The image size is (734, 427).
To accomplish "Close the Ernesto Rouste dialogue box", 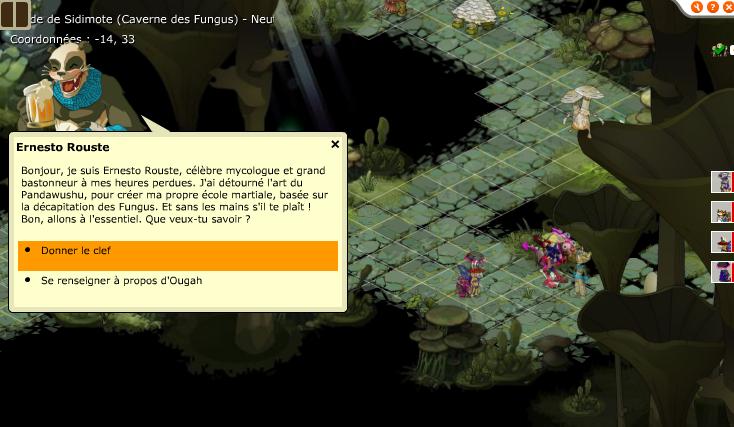I will click(x=335, y=144).
